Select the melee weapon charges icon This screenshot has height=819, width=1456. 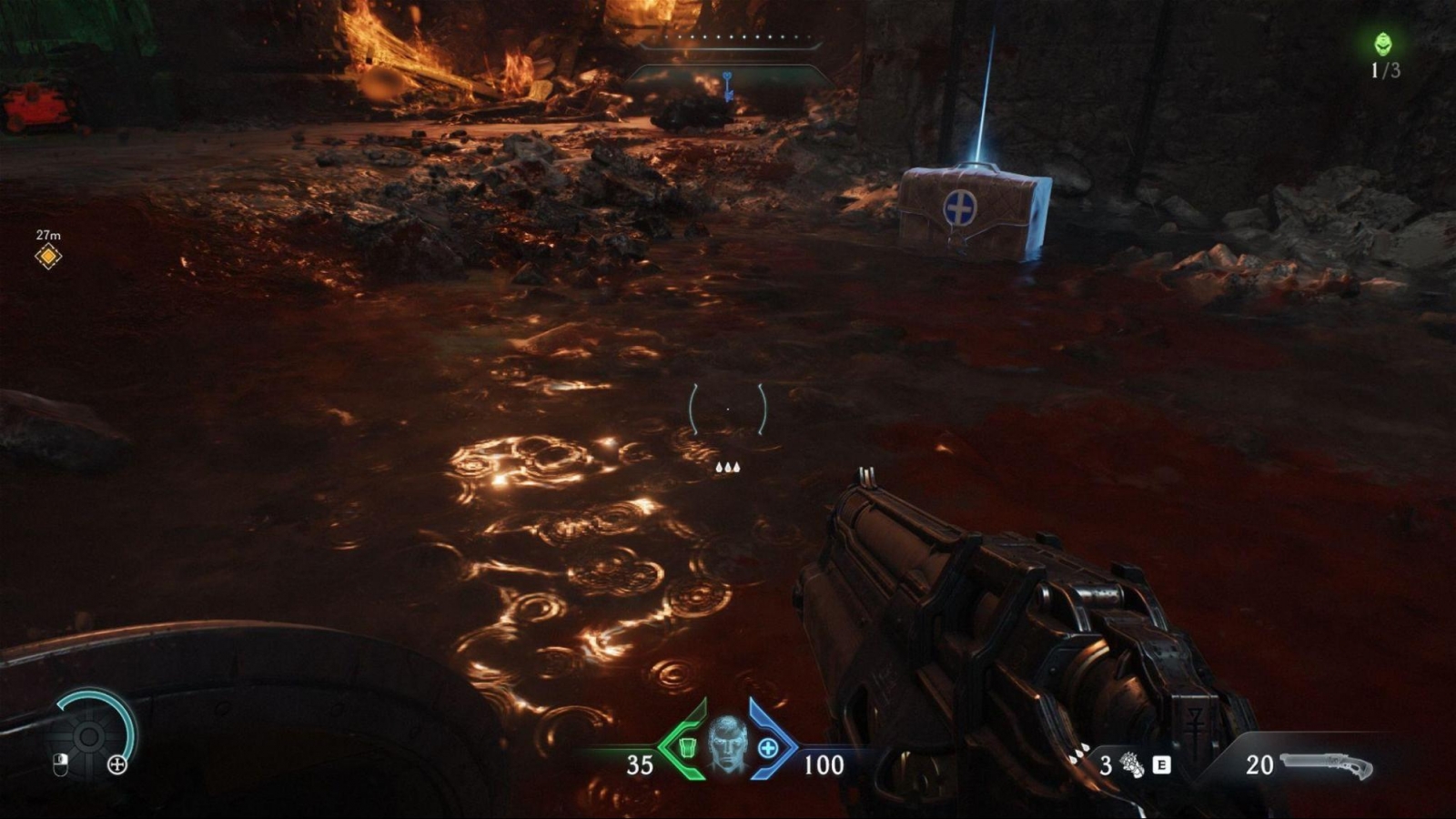click(1132, 764)
